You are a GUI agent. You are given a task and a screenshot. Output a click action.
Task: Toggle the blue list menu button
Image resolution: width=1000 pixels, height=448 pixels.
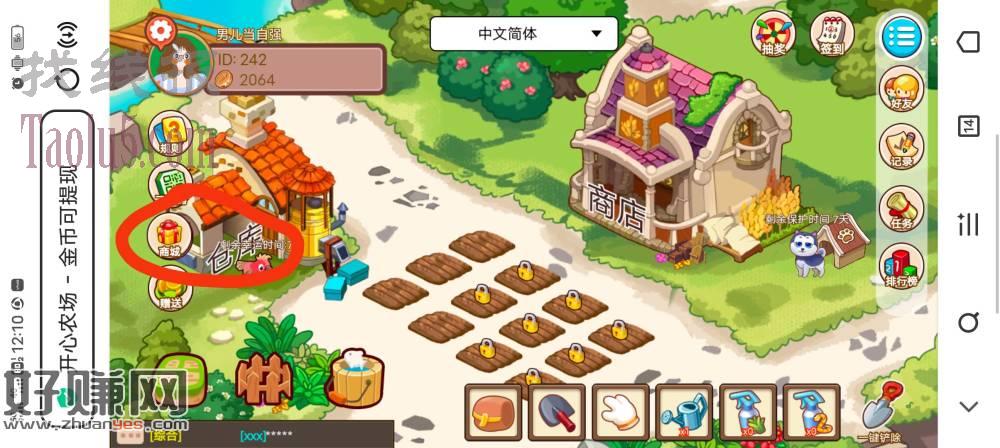point(901,37)
